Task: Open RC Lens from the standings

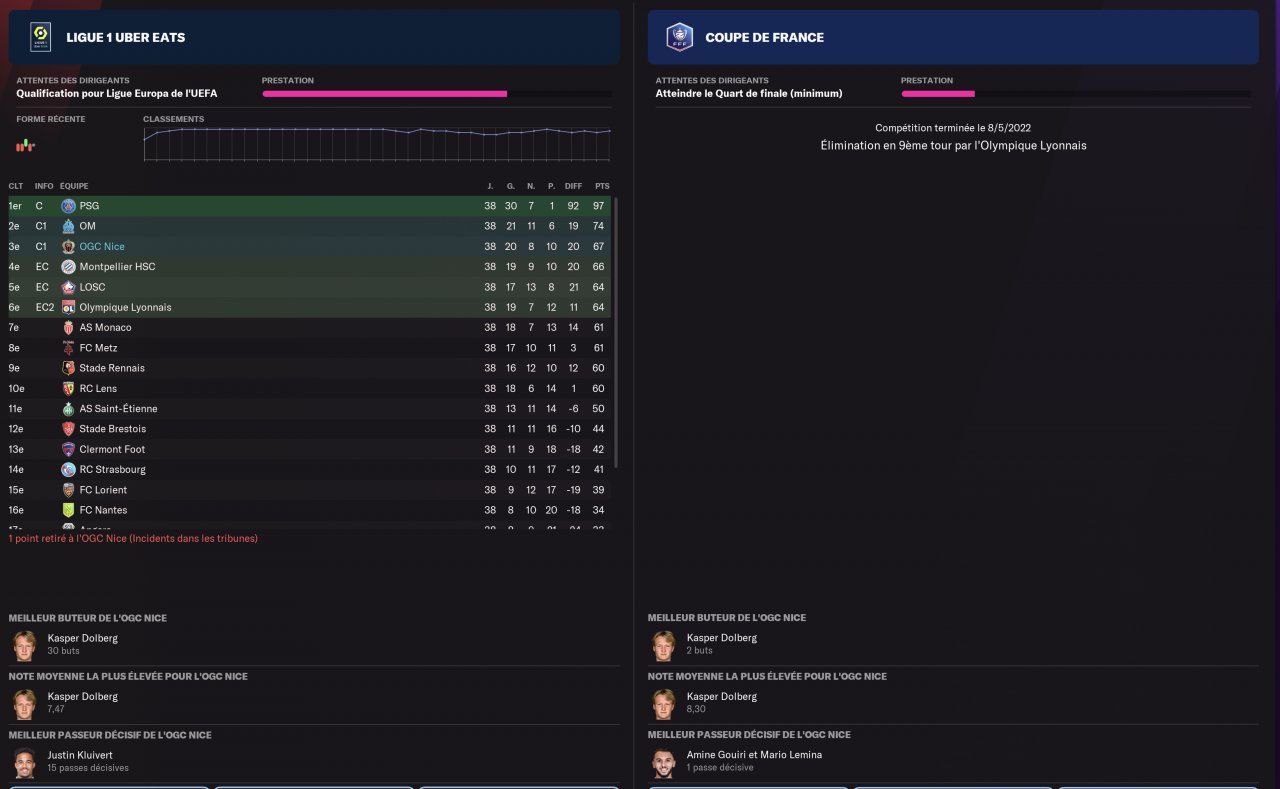Action: pyautogui.click(x=100, y=389)
